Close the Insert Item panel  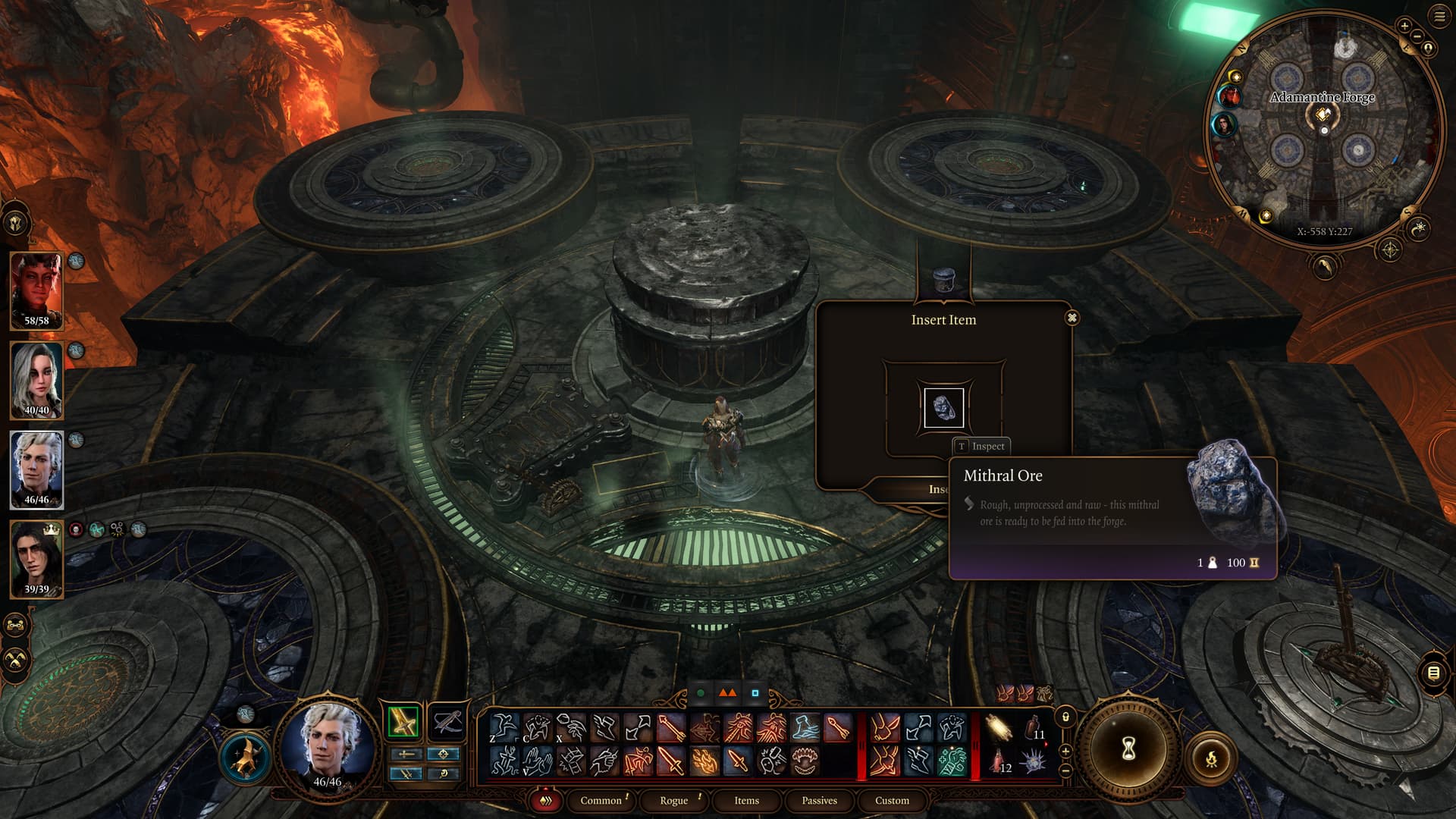point(1072,318)
